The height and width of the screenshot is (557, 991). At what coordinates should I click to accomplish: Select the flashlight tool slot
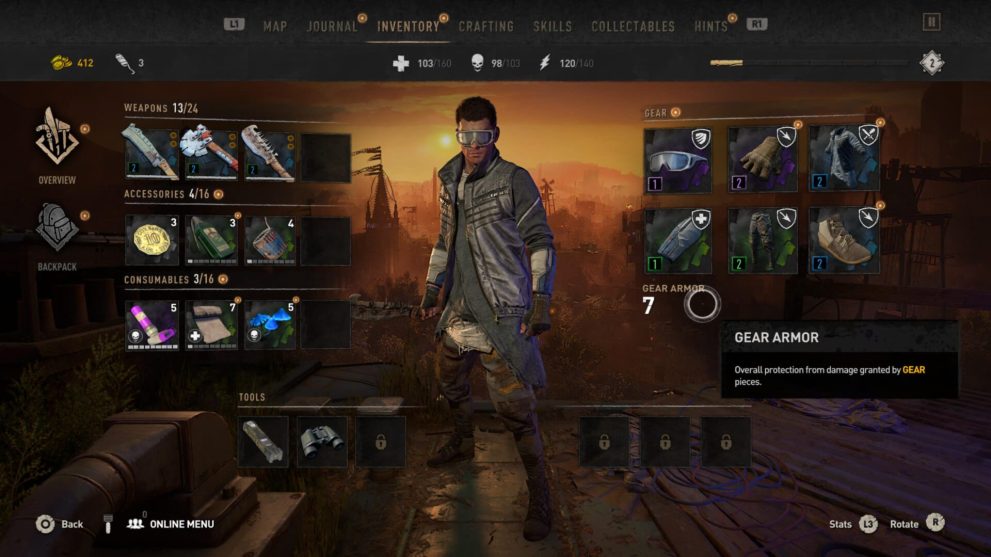[x=263, y=441]
